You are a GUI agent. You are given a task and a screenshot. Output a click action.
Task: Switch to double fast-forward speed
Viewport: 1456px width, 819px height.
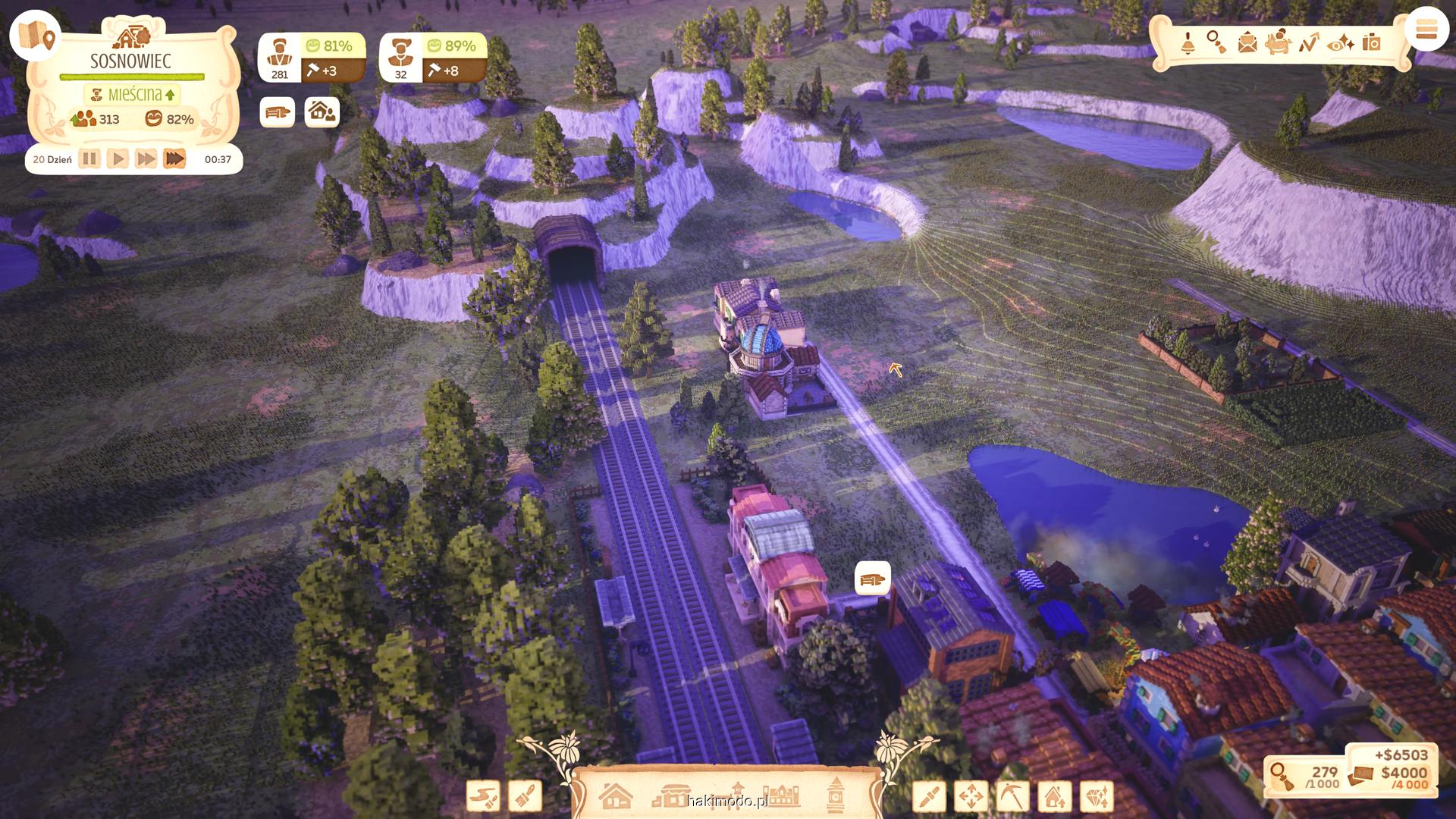pyautogui.click(x=146, y=159)
